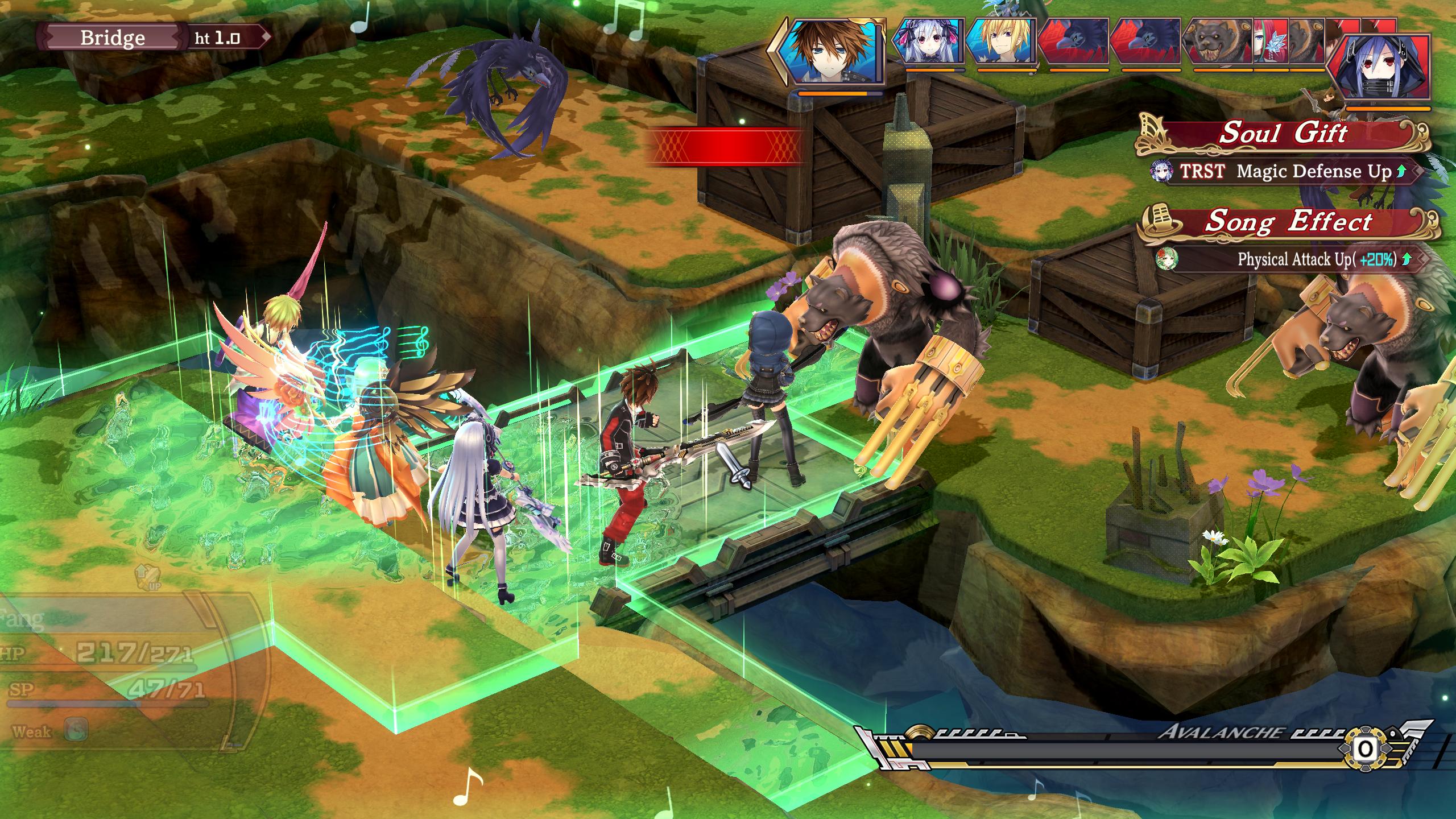Click the silver-haired girl's turn order portrait
Viewport: 1456px width, 819px height.
coord(929,42)
